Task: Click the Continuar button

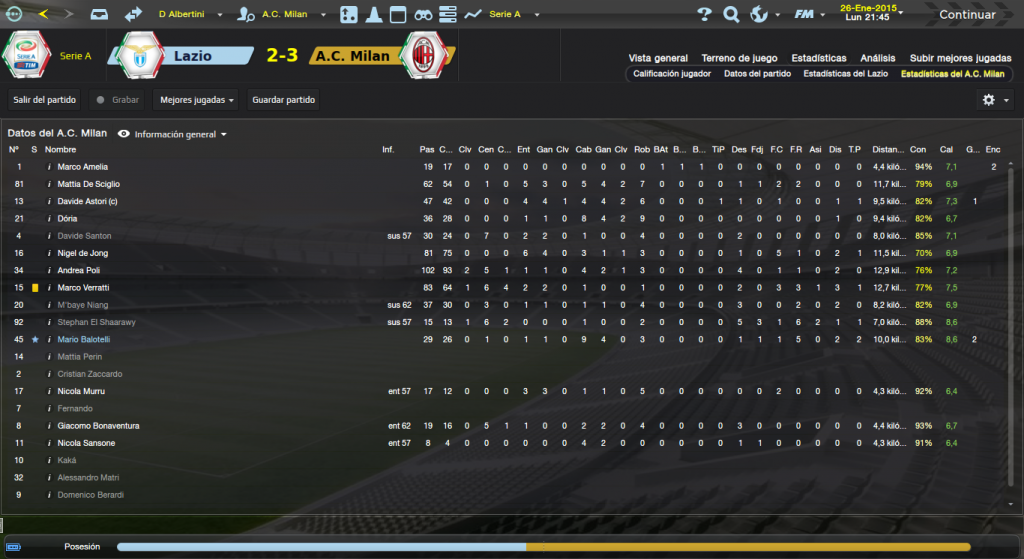Action: click(966, 15)
